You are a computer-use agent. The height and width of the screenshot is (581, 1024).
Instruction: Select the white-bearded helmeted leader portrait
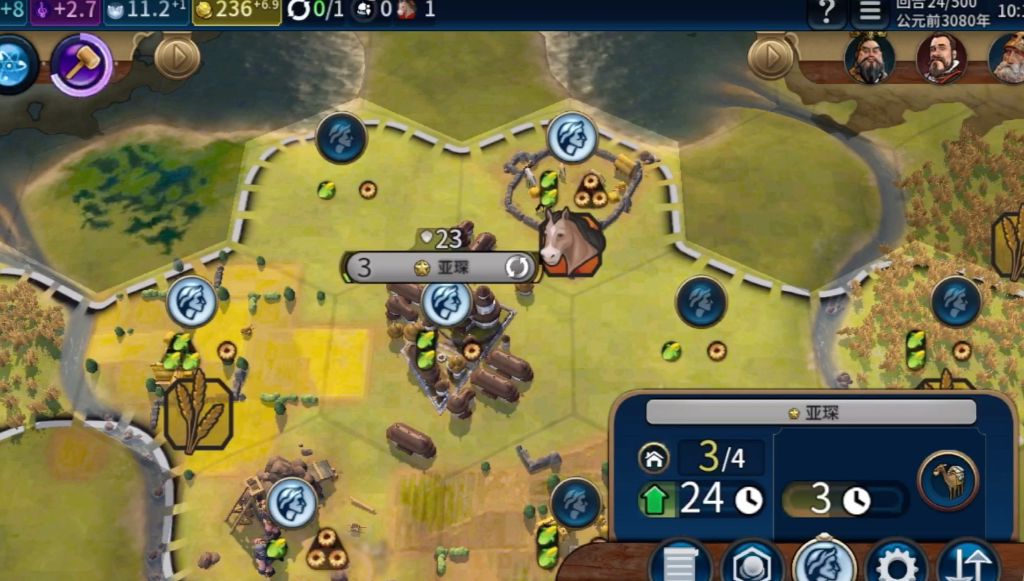coord(1008,58)
